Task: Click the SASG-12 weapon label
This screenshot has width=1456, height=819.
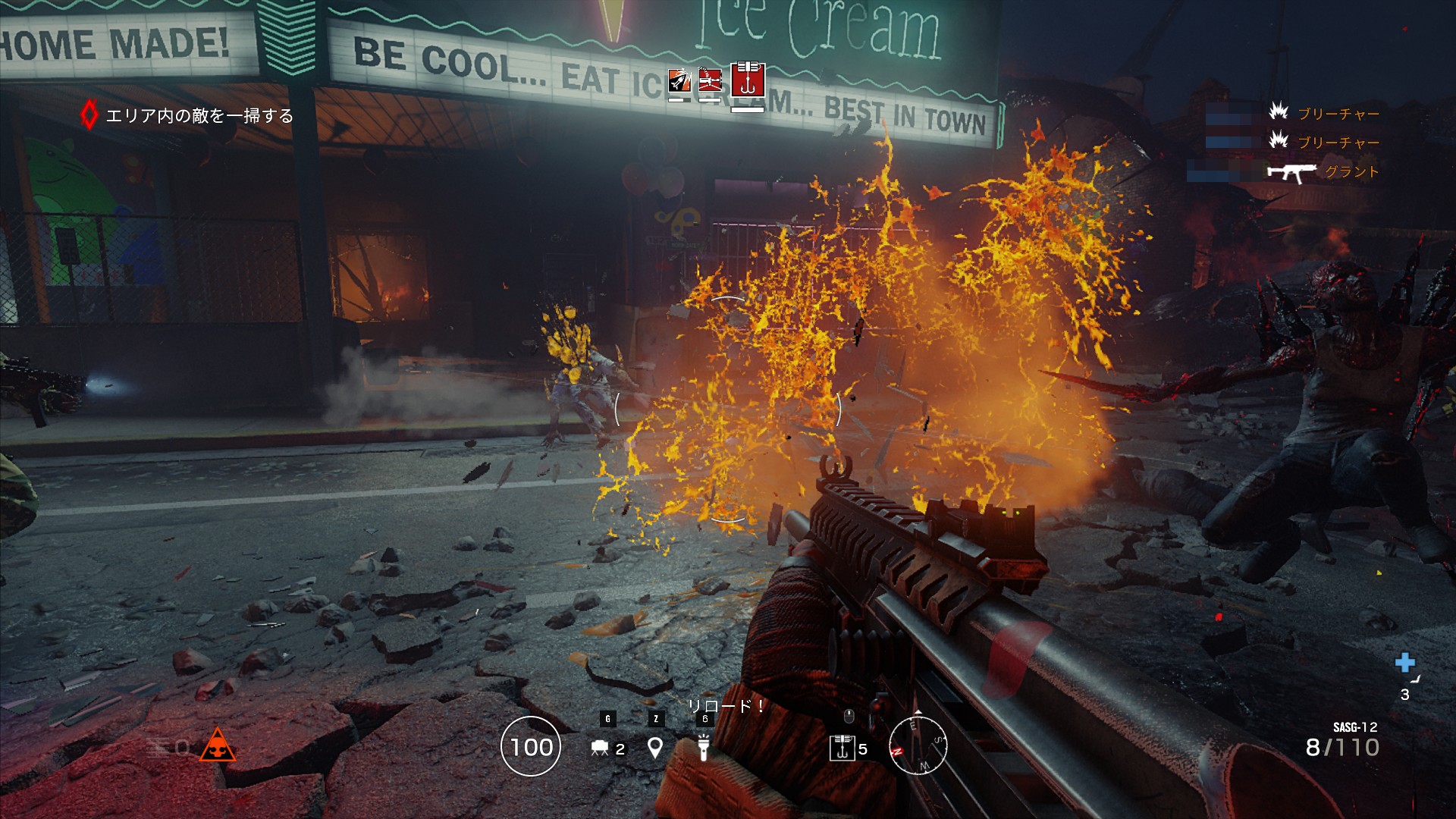Action: pos(1354,727)
